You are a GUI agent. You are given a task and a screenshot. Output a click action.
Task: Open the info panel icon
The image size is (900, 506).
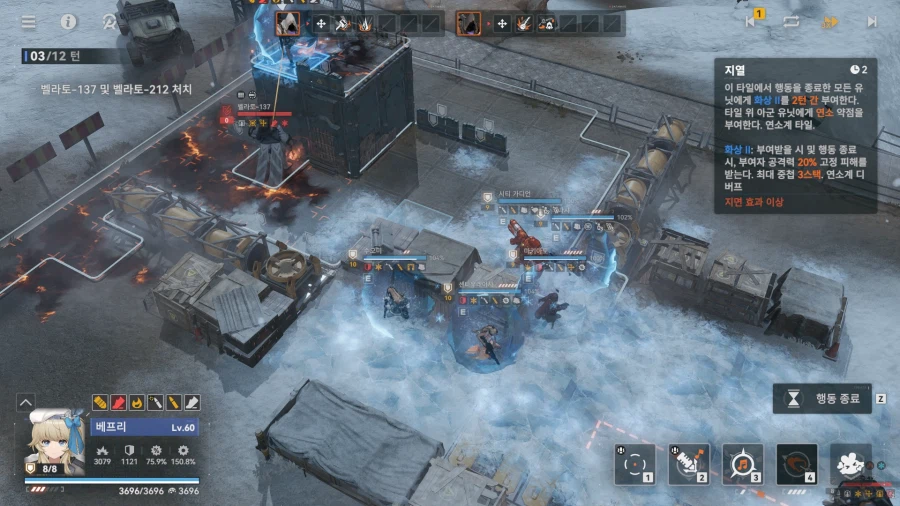tap(69, 21)
